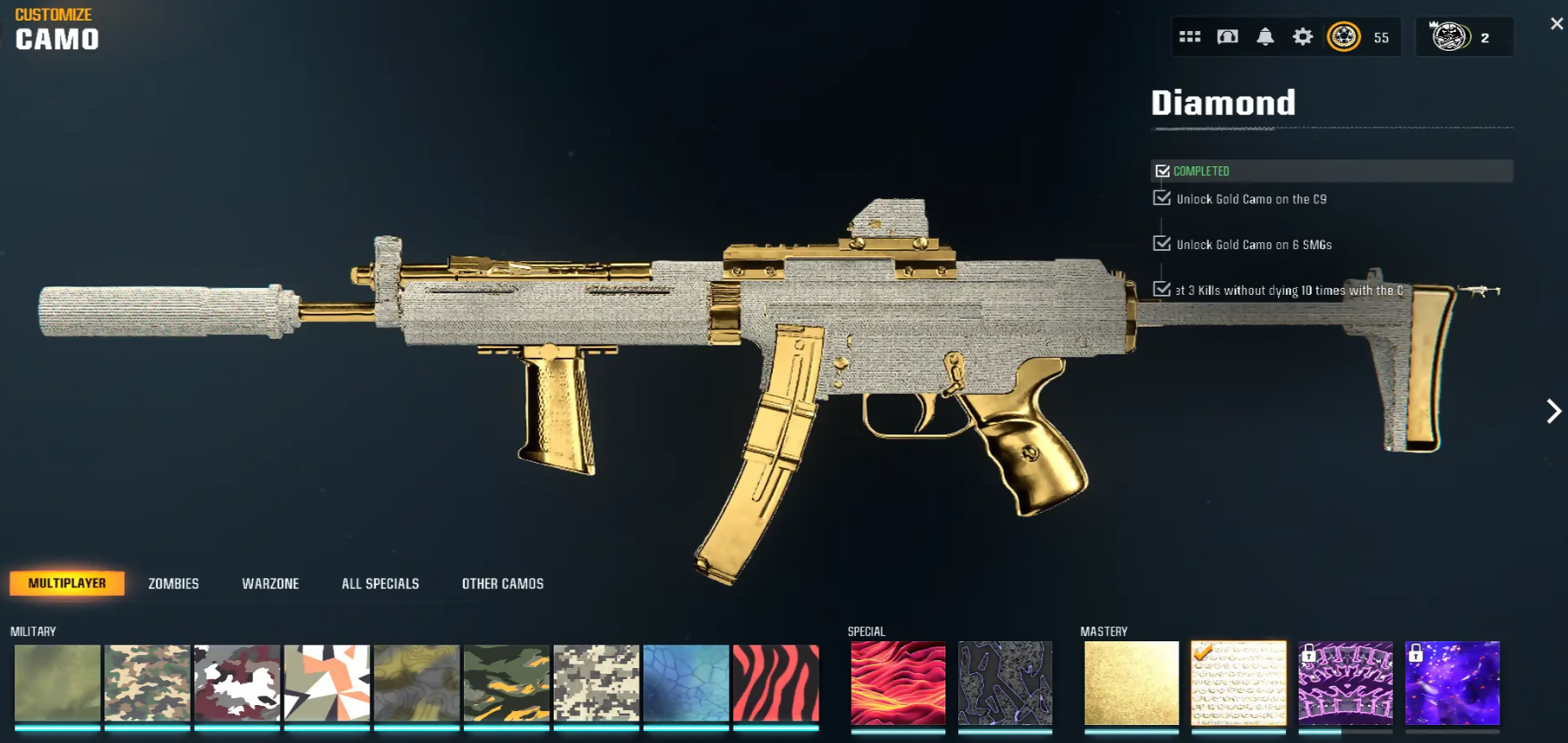This screenshot has width=1568, height=743.
Task: Open the Other Camos tab
Action: pos(503,584)
